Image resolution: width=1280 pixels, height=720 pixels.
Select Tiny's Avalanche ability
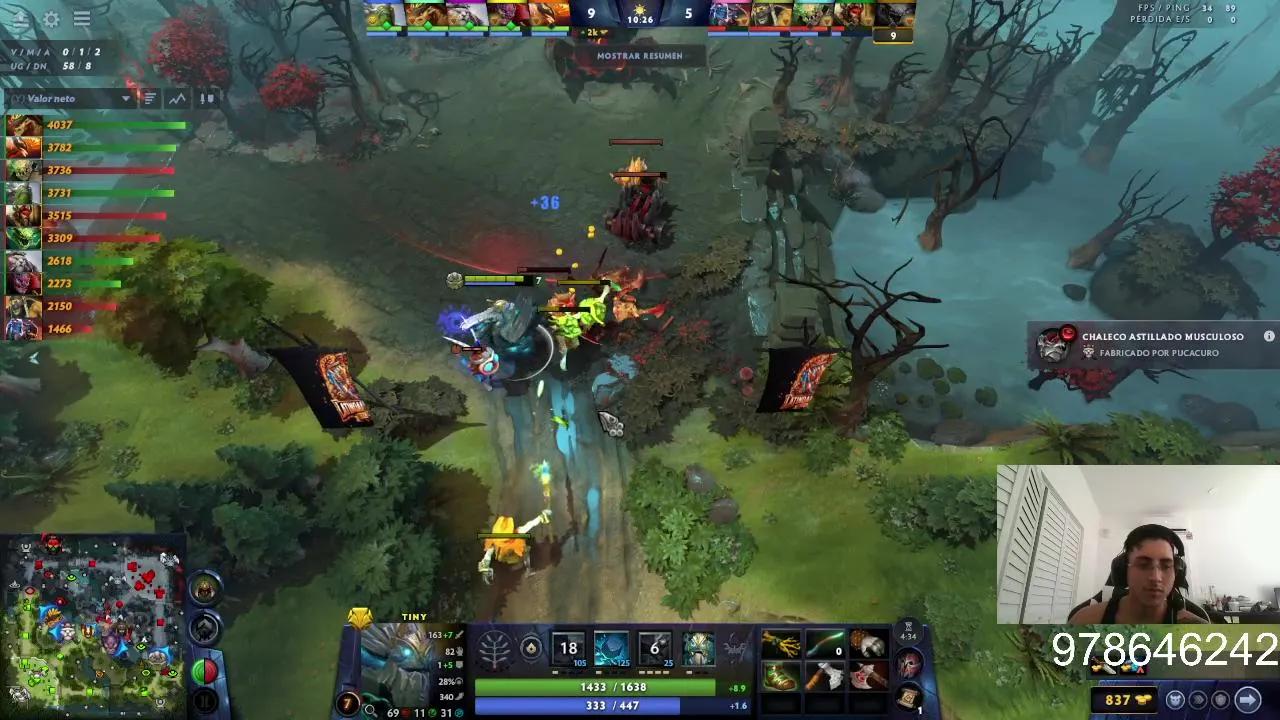[567, 650]
